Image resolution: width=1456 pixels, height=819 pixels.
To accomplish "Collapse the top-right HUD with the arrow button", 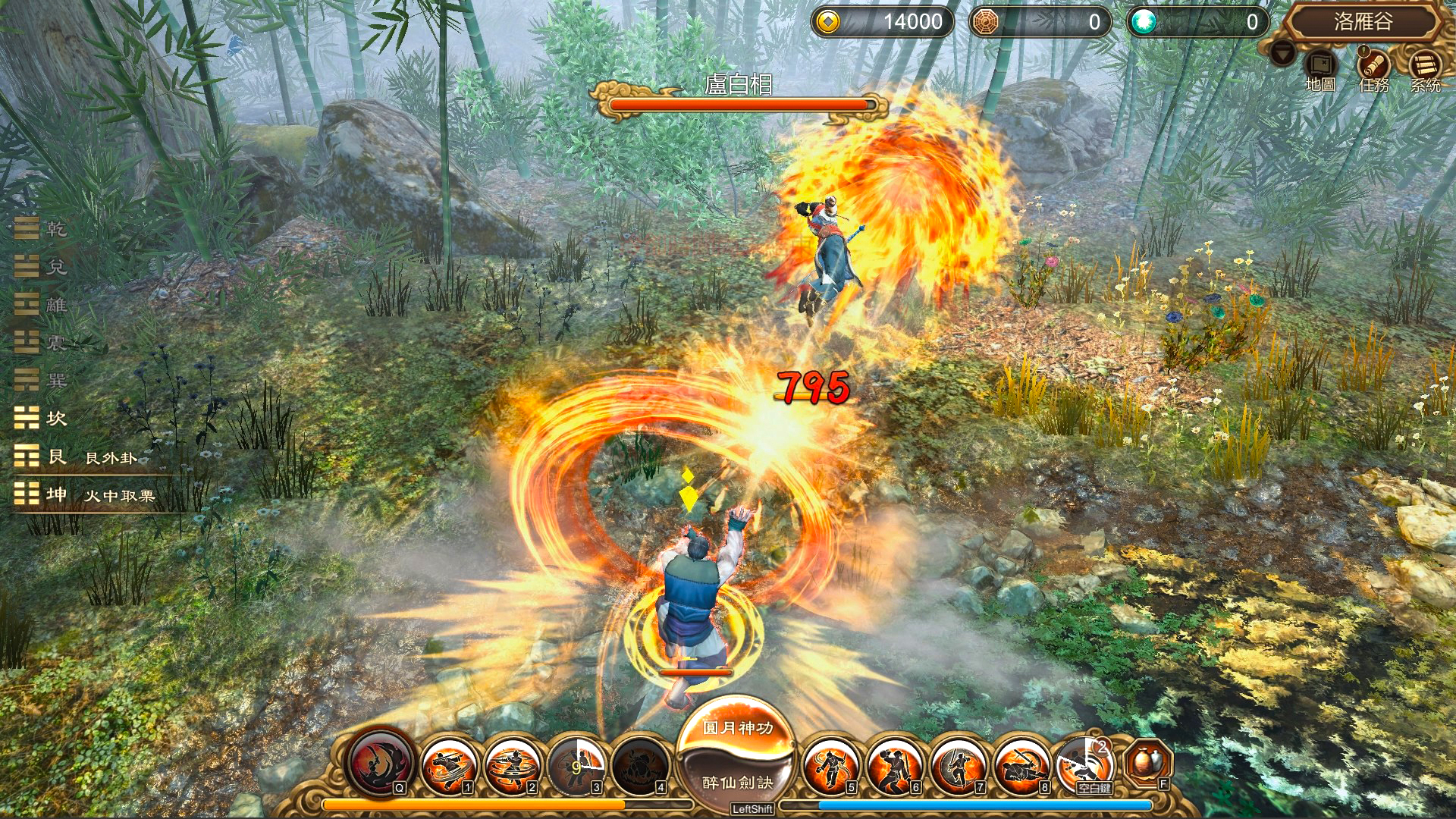I will point(1282,55).
